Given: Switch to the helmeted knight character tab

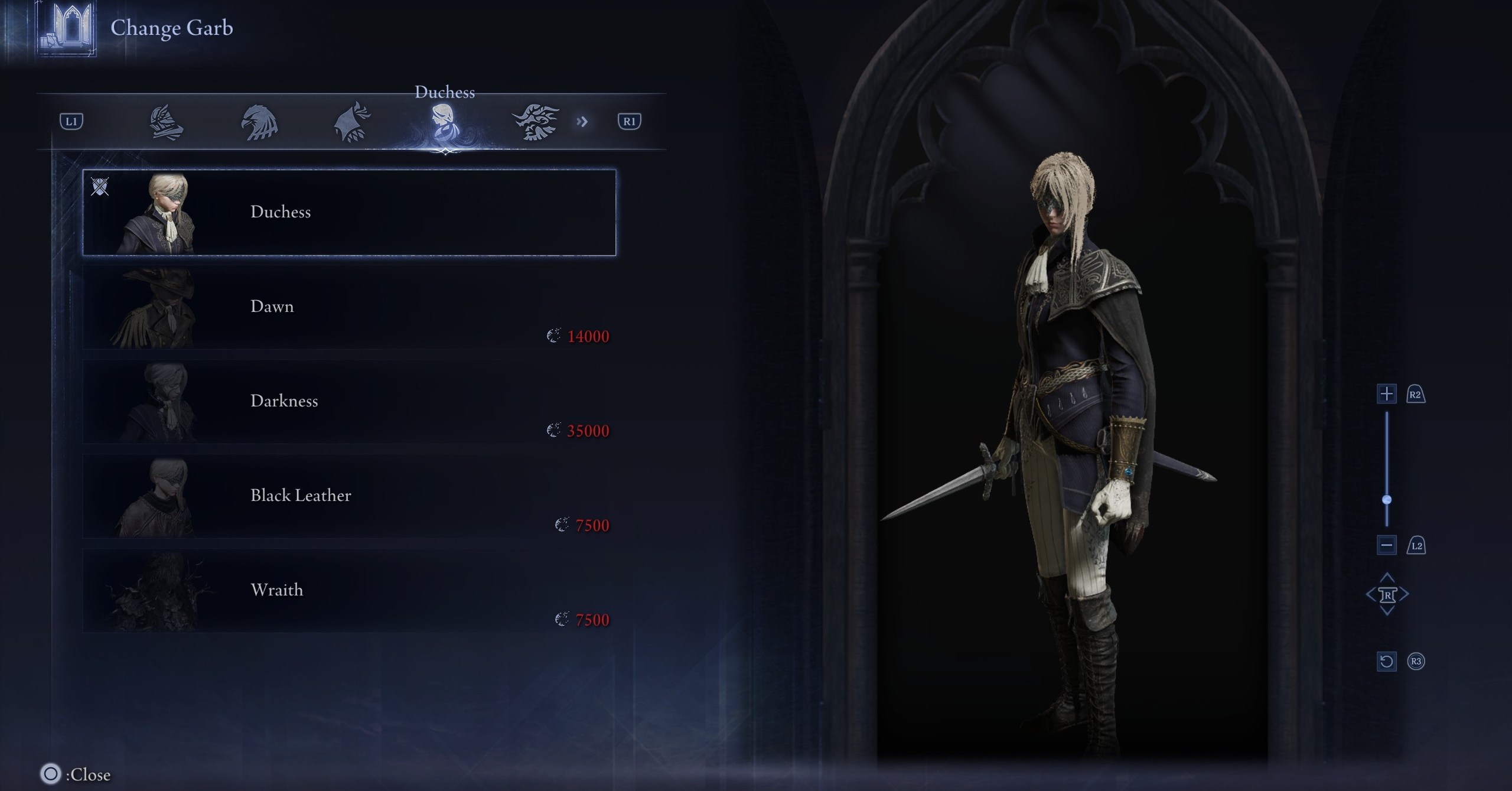Looking at the screenshot, I should (166, 122).
